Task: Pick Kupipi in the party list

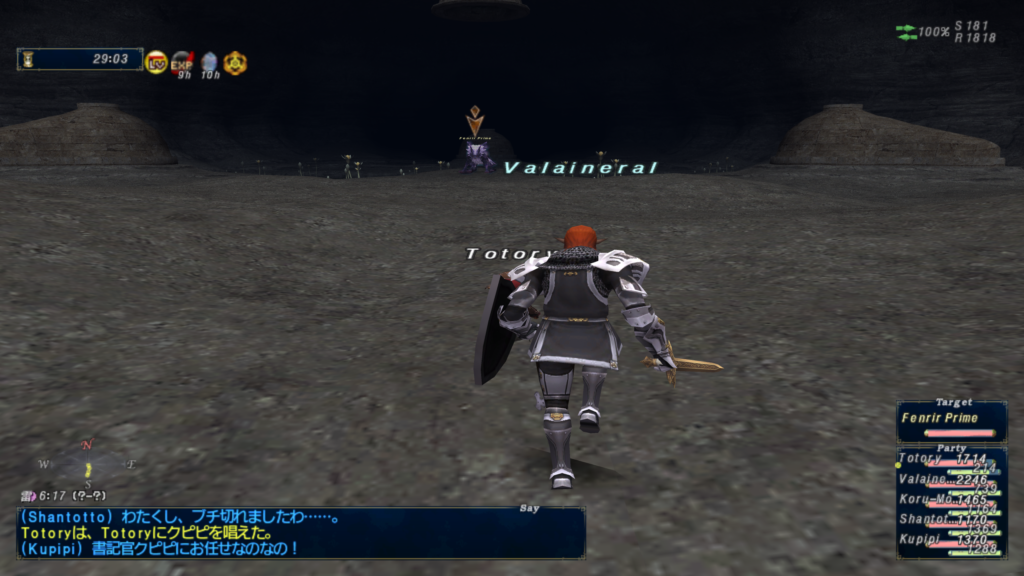Action: [x=950, y=541]
